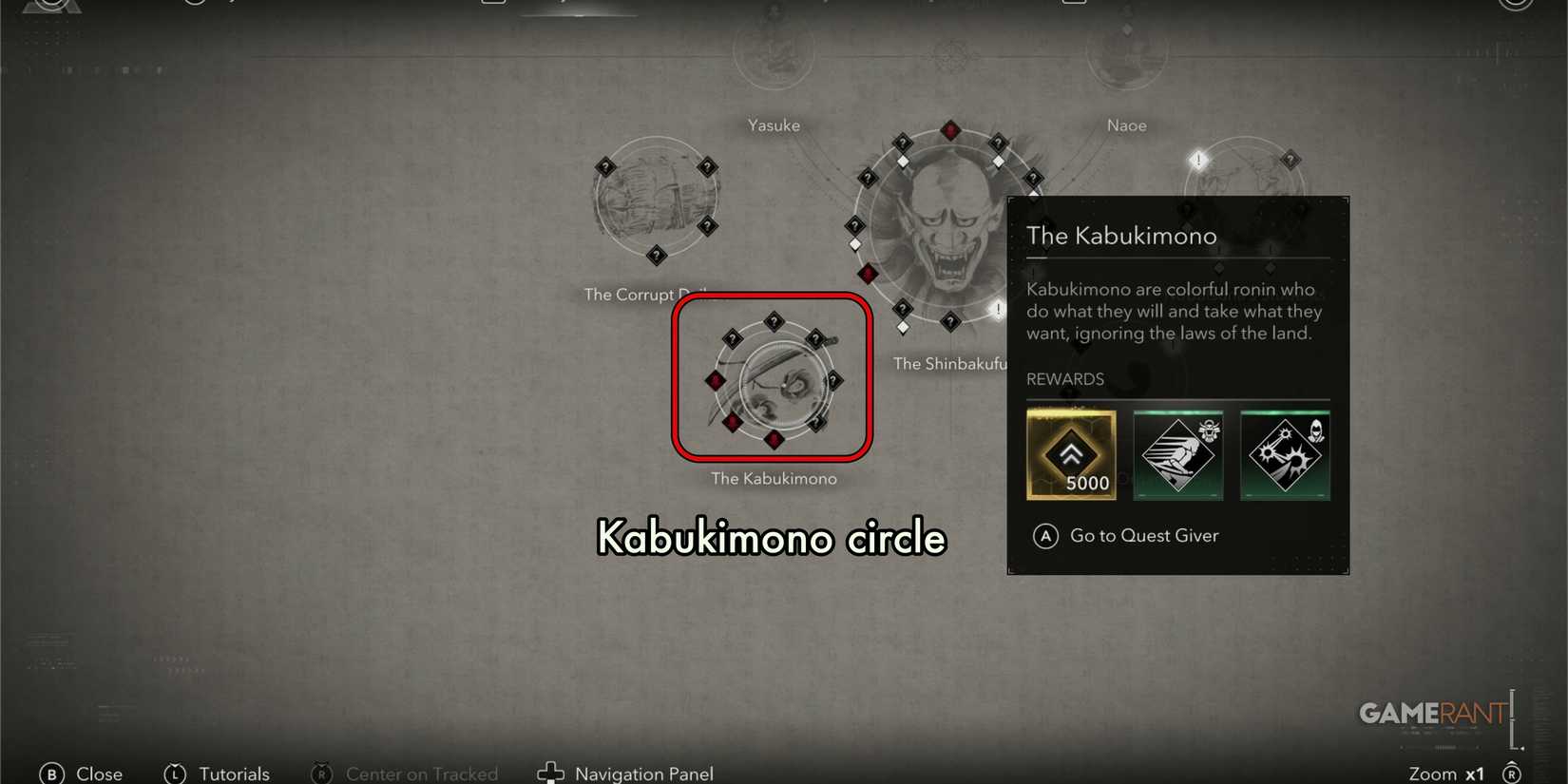1568x784 pixels.
Task: Click the exclamation marker on the Shinbakufu circle
Action: 999,308
